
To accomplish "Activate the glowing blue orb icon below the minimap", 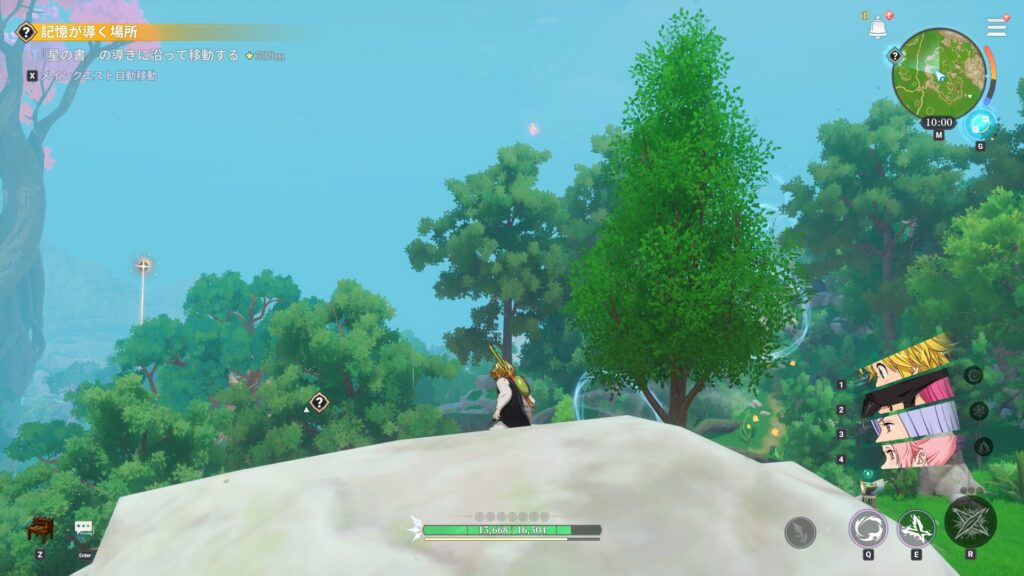I will [979, 124].
